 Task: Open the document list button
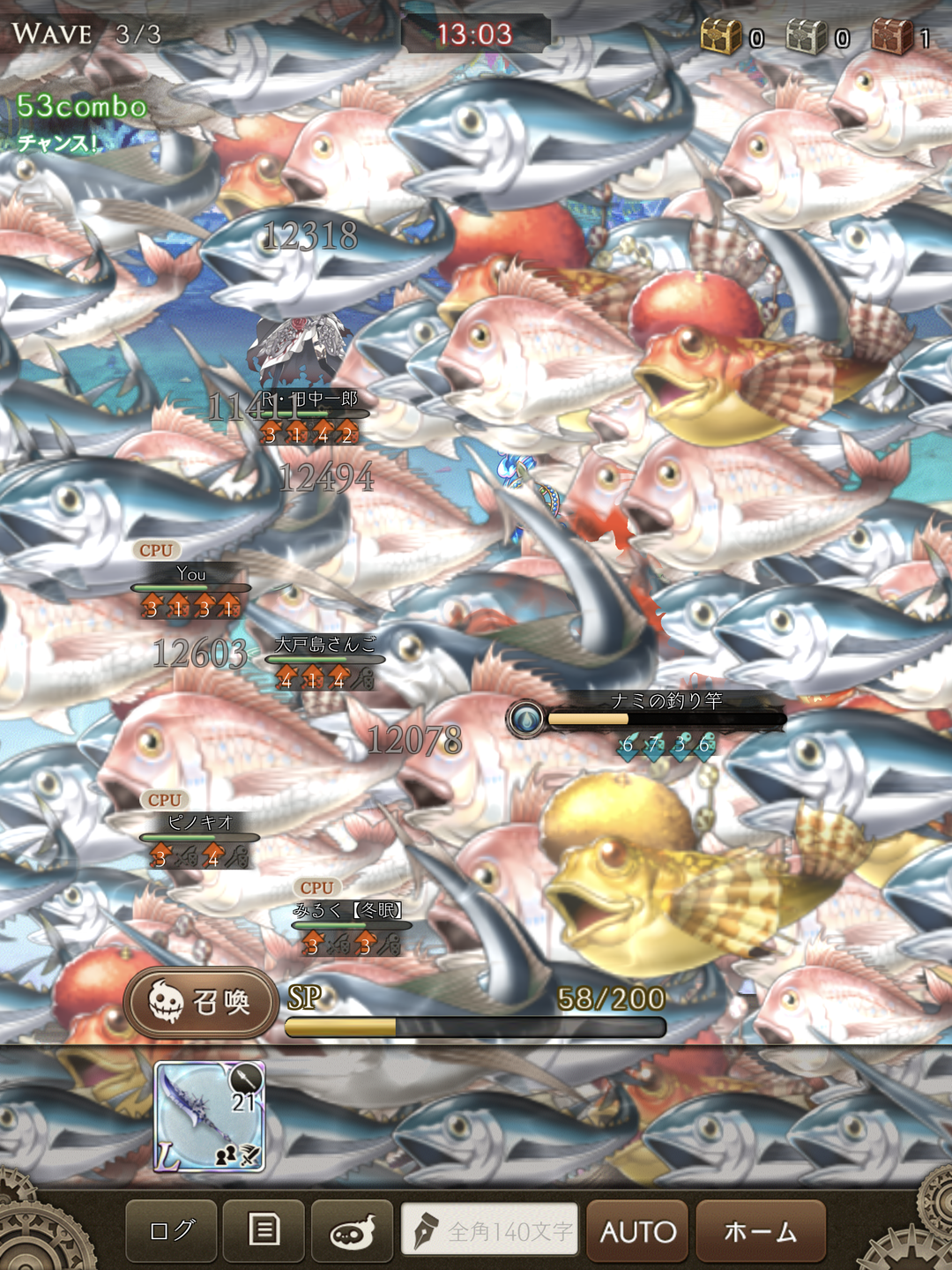coord(264,1230)
